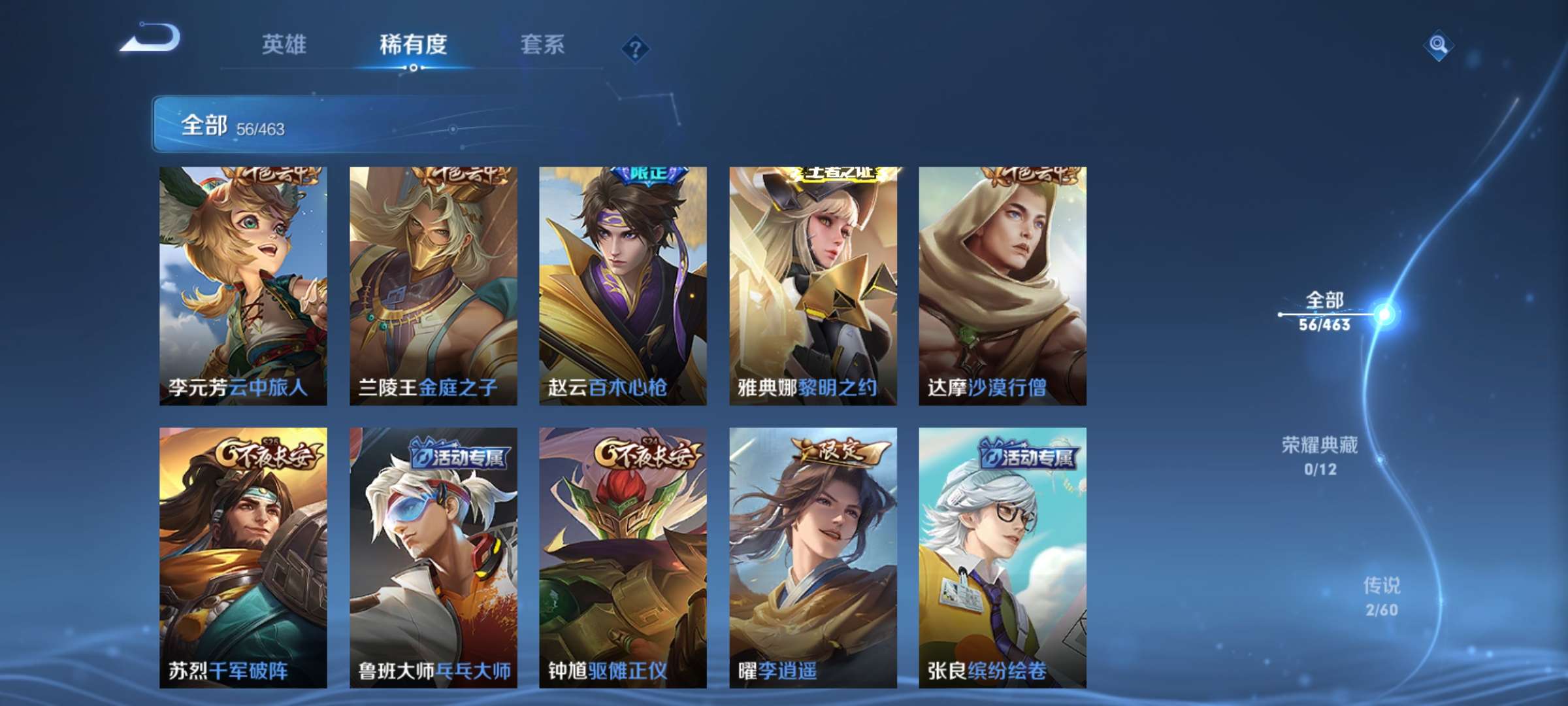The height and width of the screenshot is (706, 1568).
Task: Switch to the 套系 tab
Action: point(542,44)
